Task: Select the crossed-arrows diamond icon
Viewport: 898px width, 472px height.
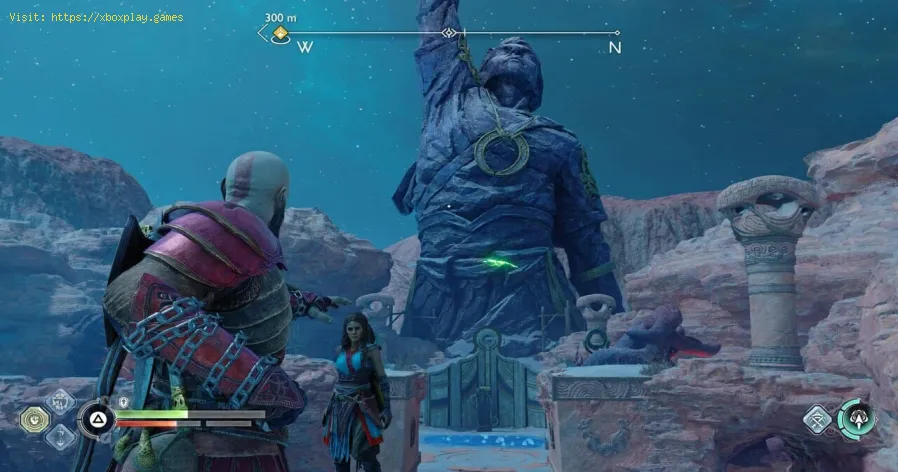Action: click(817, 418)
